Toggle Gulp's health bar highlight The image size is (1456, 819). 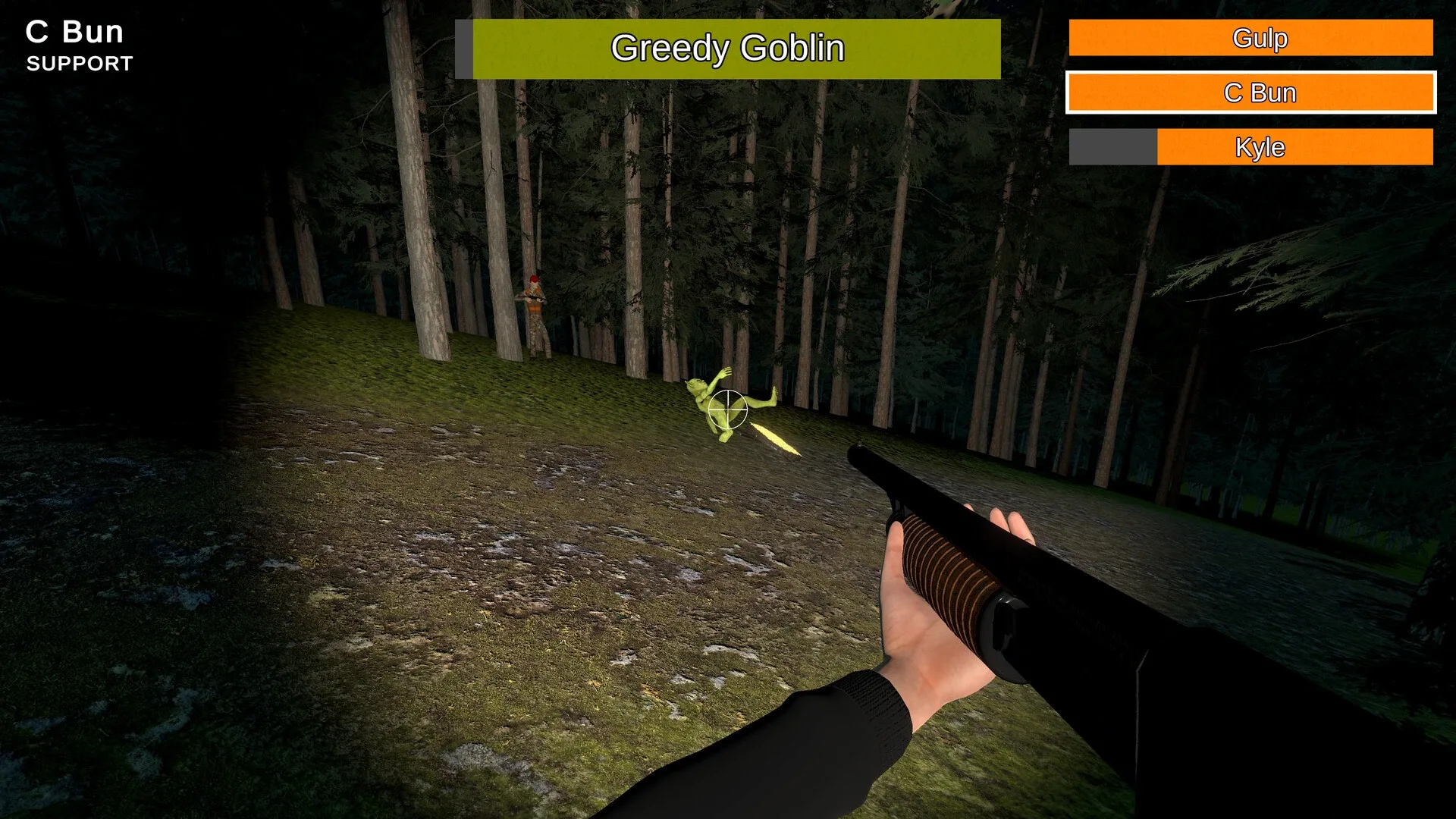coord(1251,38)
